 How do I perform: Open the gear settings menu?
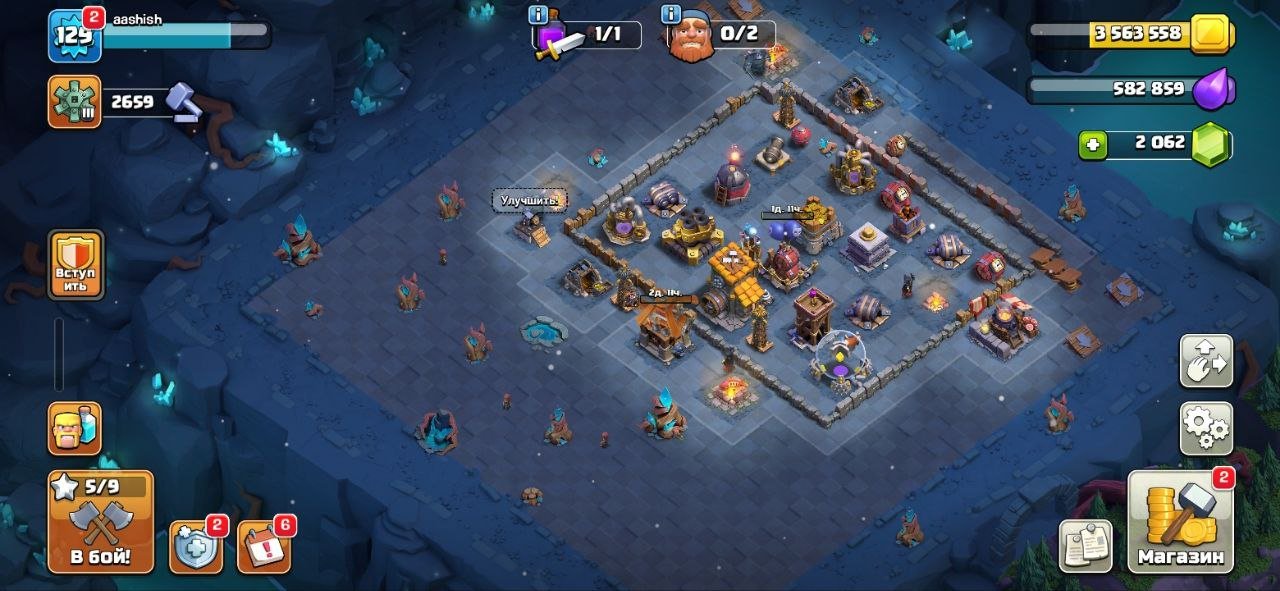1205,429
